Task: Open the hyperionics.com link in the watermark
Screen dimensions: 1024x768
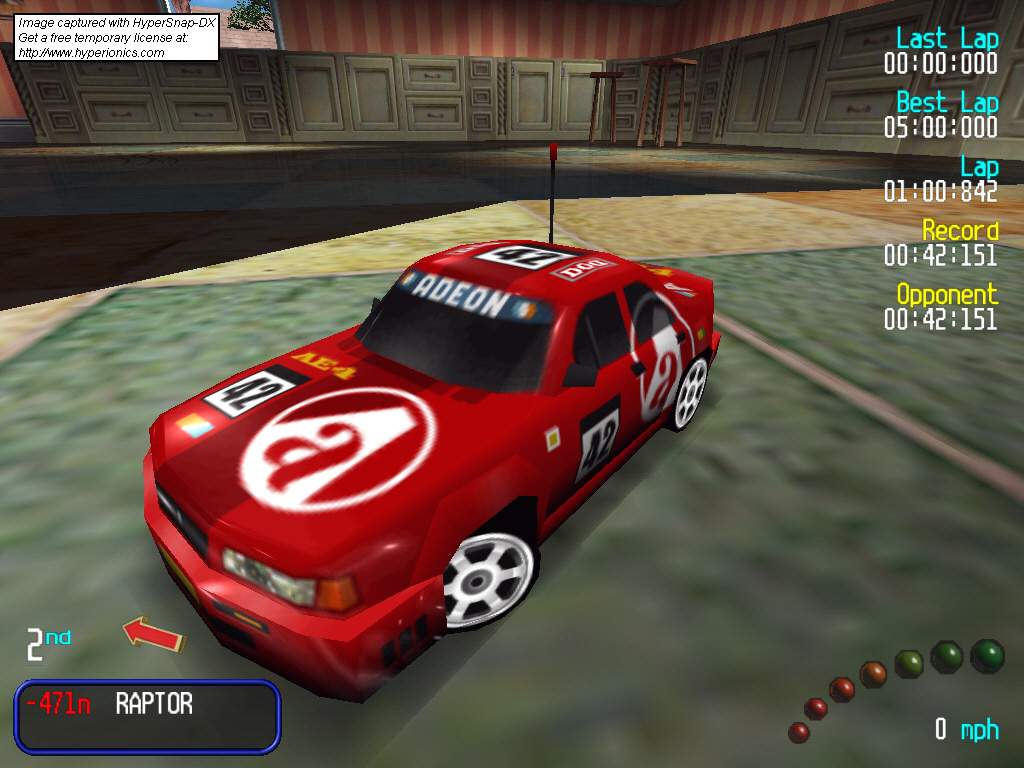Action: coord(91,53)
